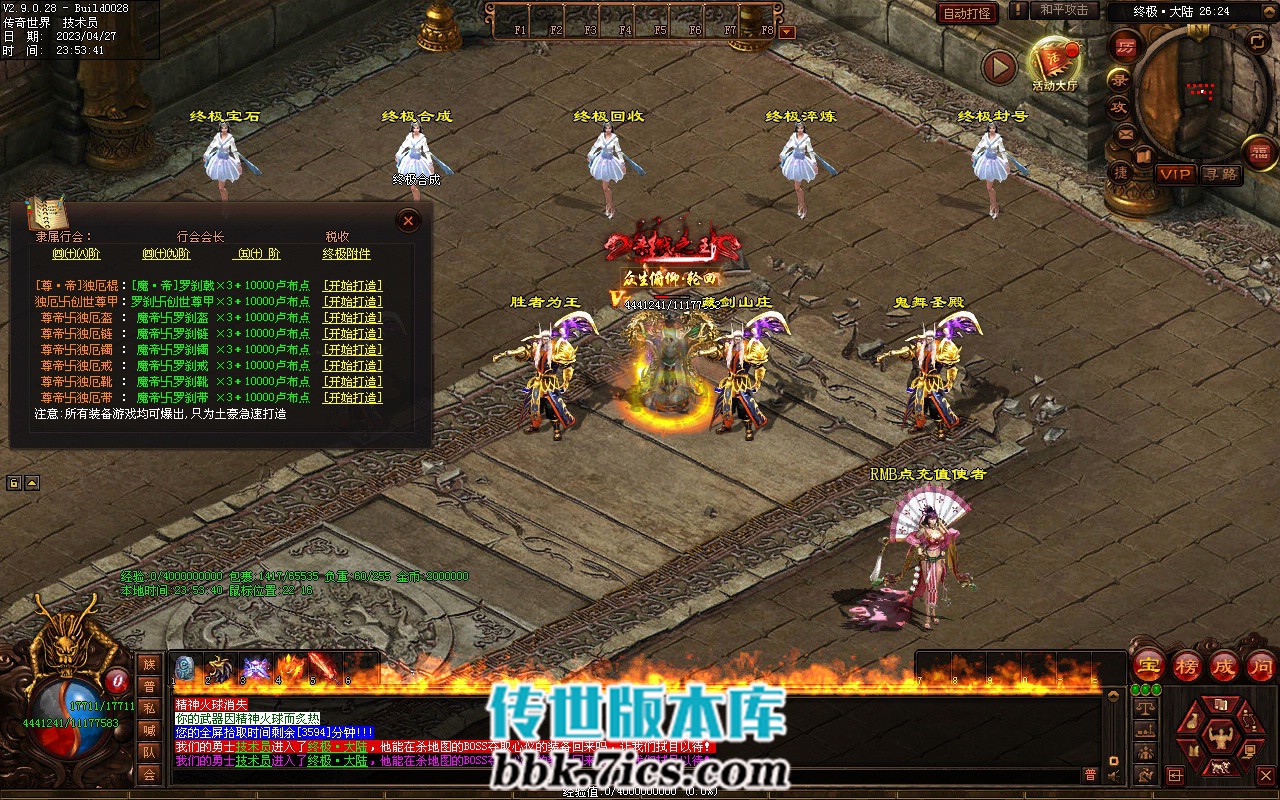Show the 榜 rankings
Image resolution: width=1280 pixels, height=800 pixels.
[x=1187, y=665]
